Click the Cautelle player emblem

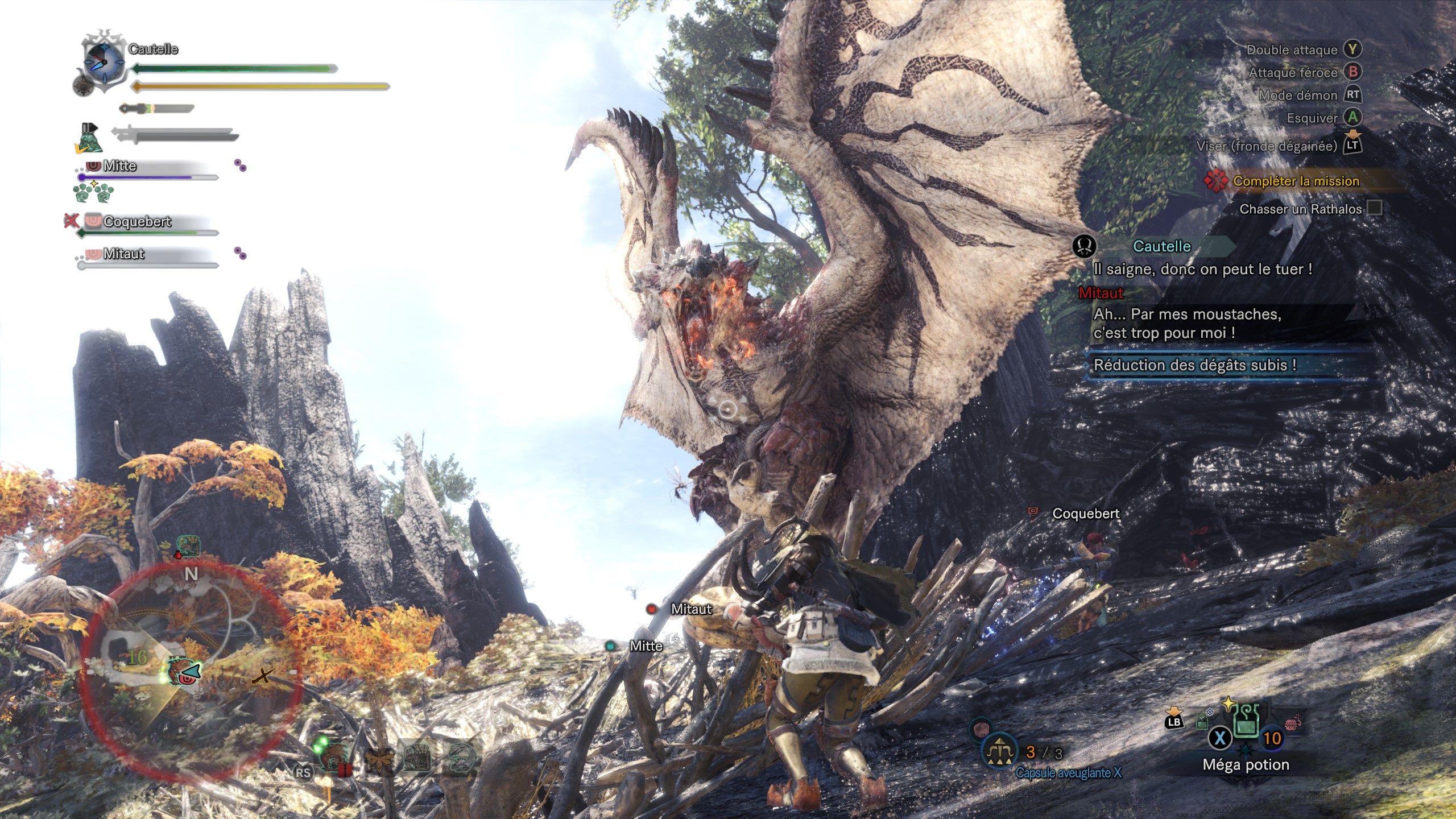(x=104, y=61)
